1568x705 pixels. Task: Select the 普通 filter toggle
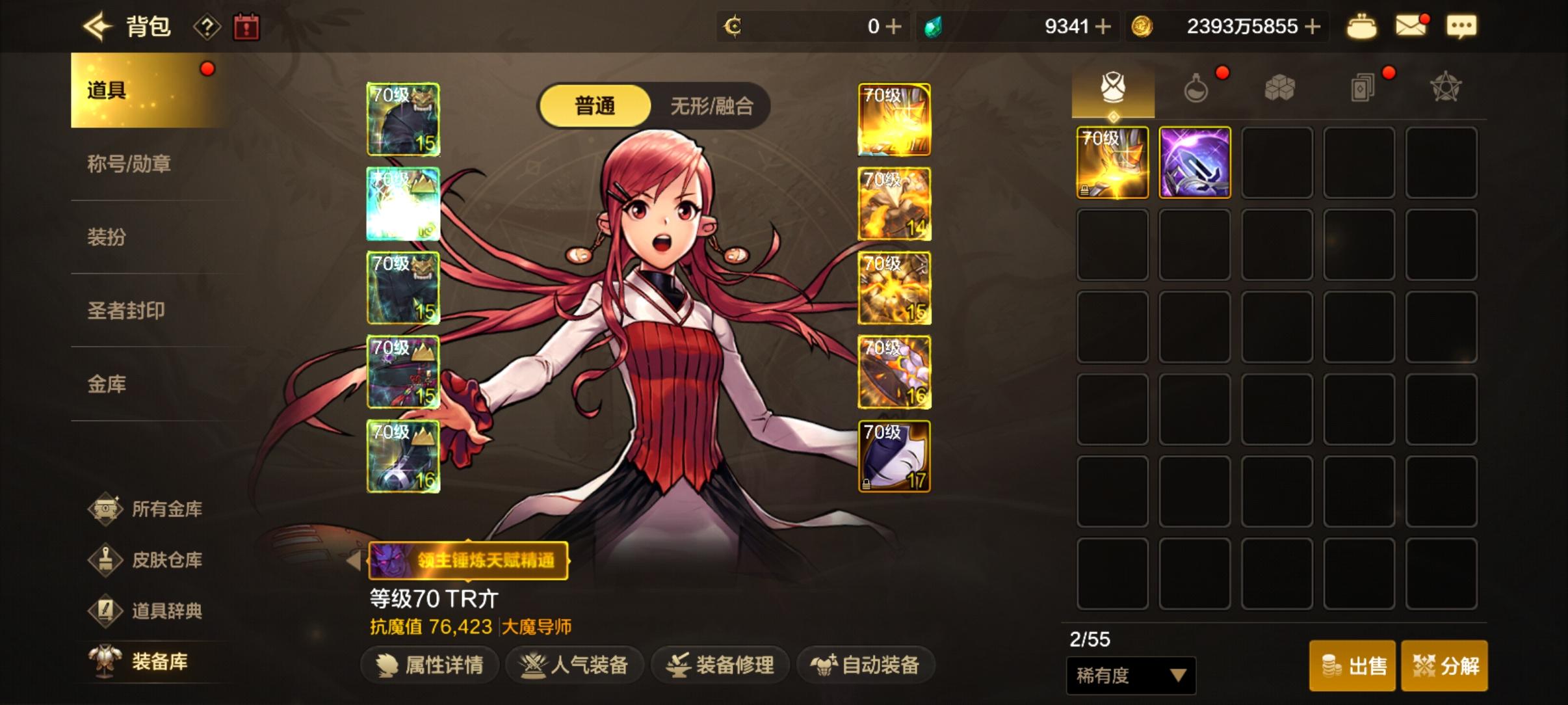coord(594,105)
